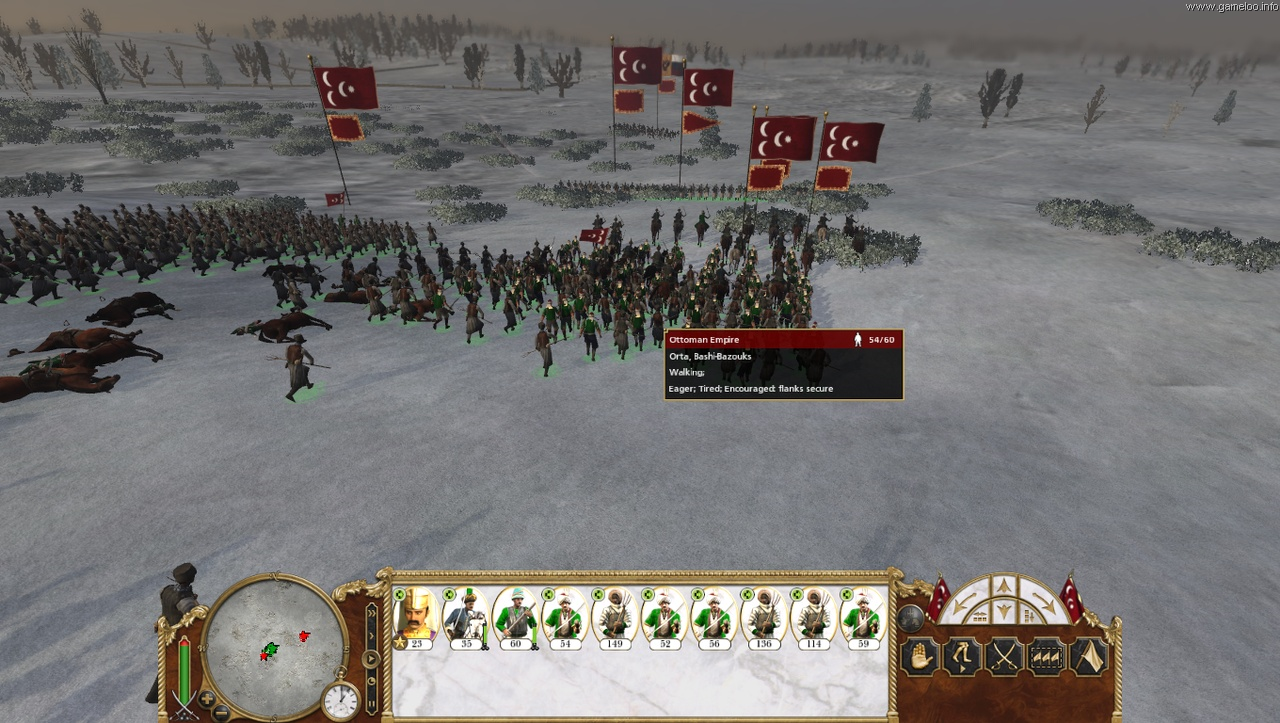
Task: Click the round play speed button
Action: tap(371, 658)
